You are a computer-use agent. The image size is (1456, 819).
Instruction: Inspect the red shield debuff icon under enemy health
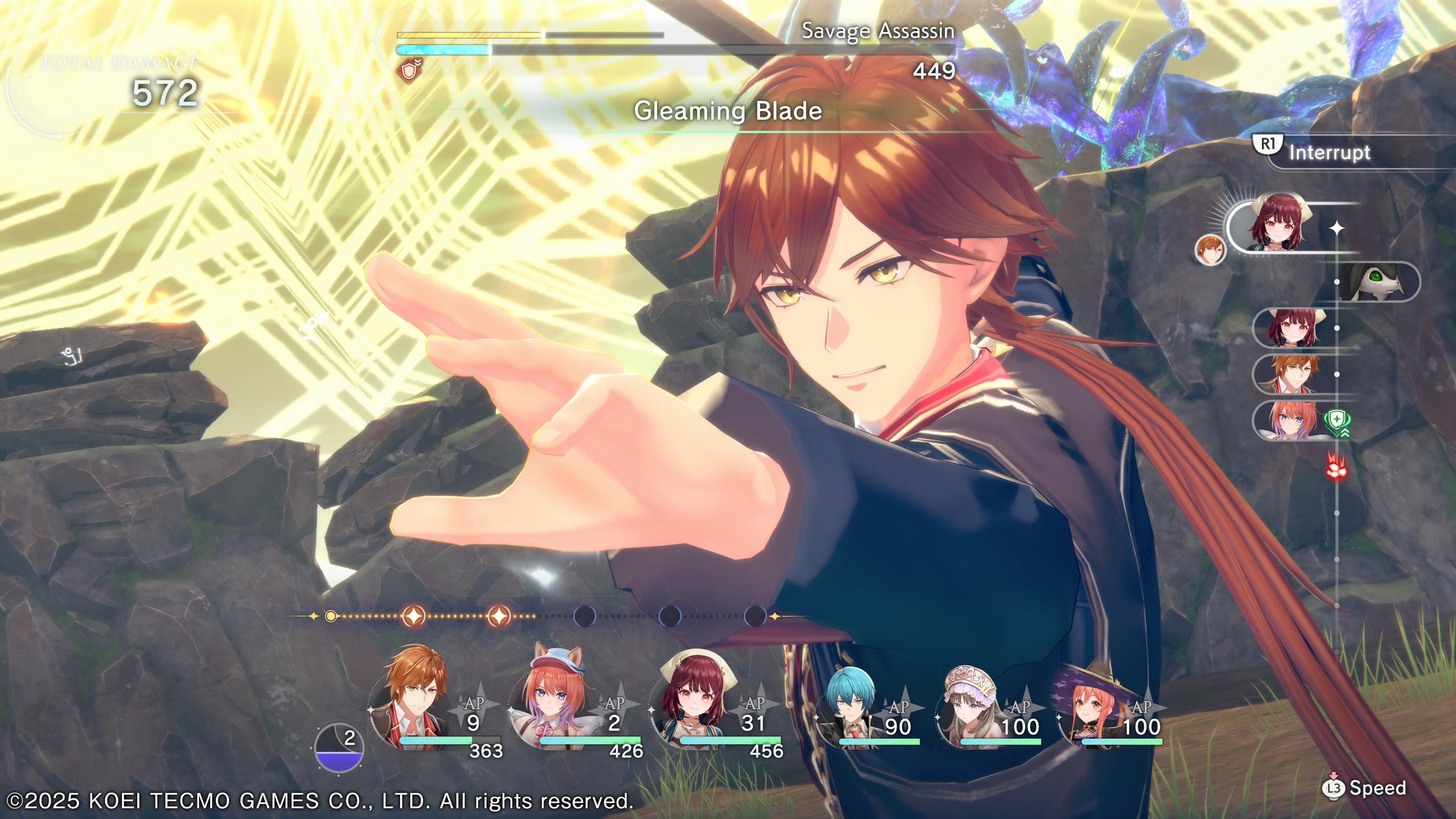pos(409,71)
